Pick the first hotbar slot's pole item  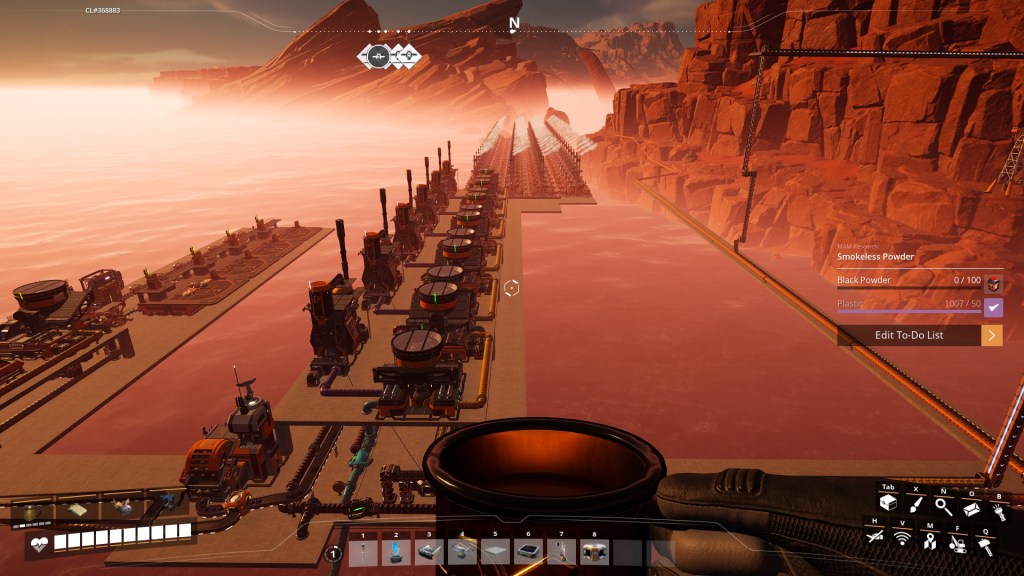point(363,551)
